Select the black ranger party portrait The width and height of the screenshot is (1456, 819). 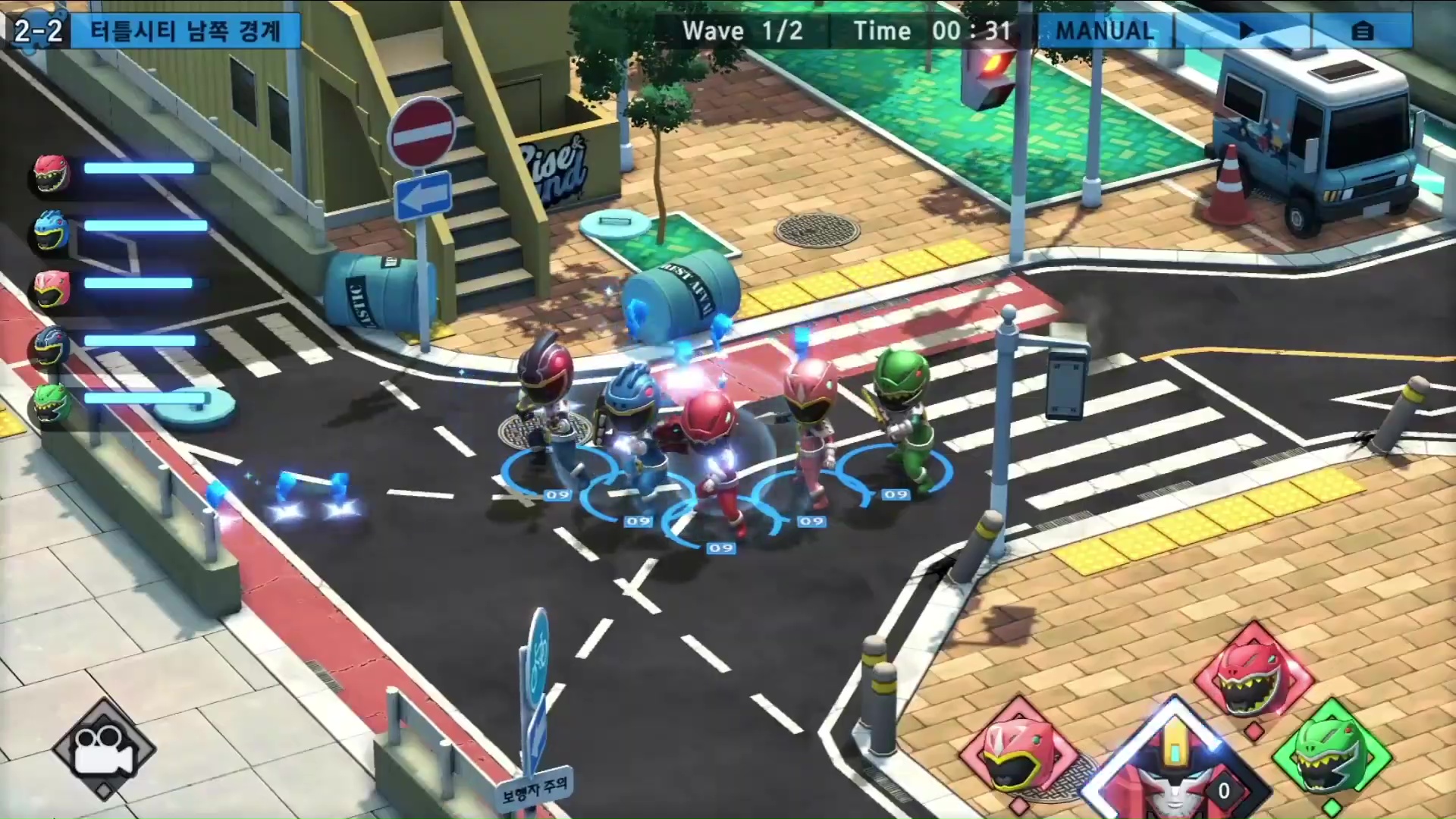(52, 346)
